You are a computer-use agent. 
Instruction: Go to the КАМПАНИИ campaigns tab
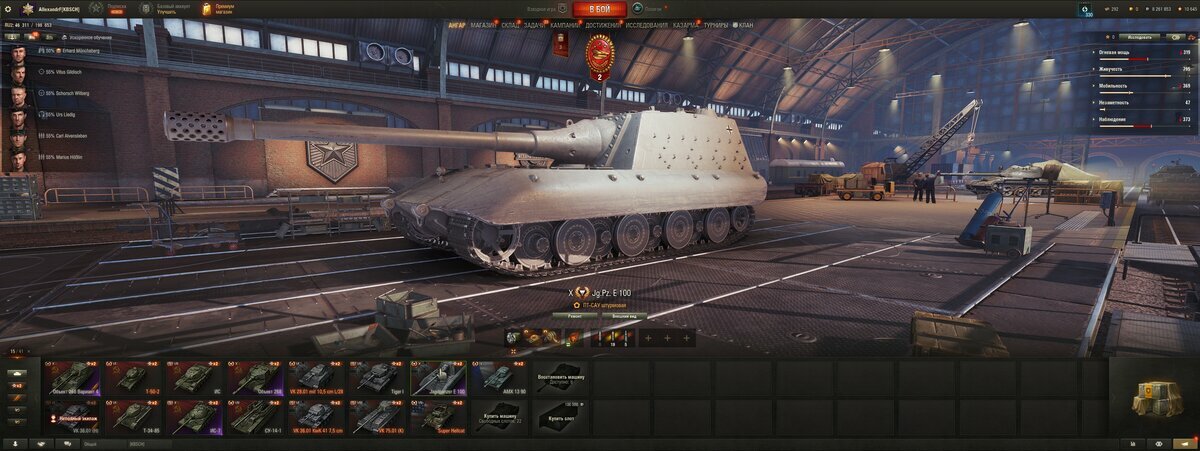click(565, 25)
